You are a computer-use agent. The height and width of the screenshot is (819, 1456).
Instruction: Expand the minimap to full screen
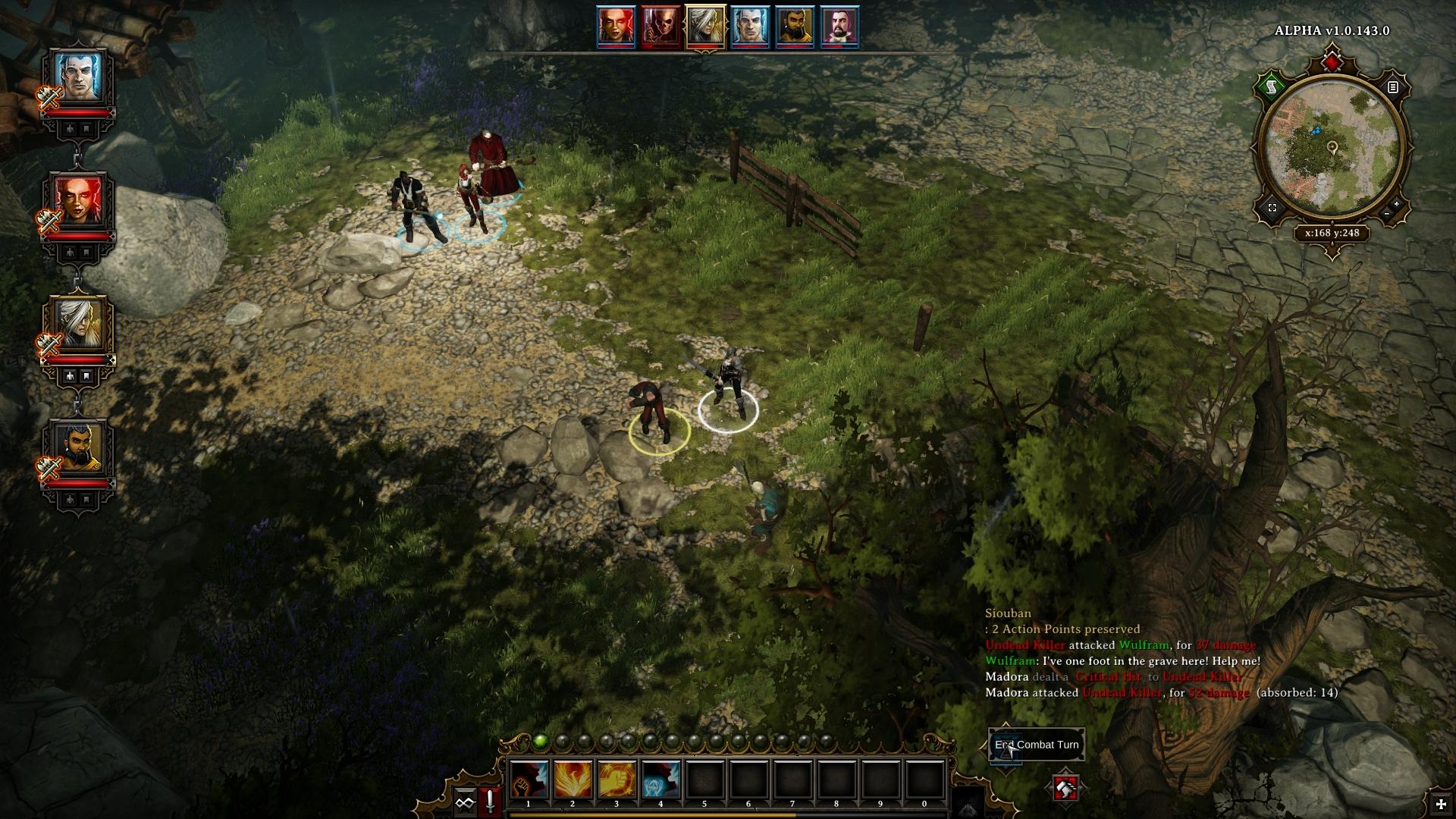[x=1272, y=207]
